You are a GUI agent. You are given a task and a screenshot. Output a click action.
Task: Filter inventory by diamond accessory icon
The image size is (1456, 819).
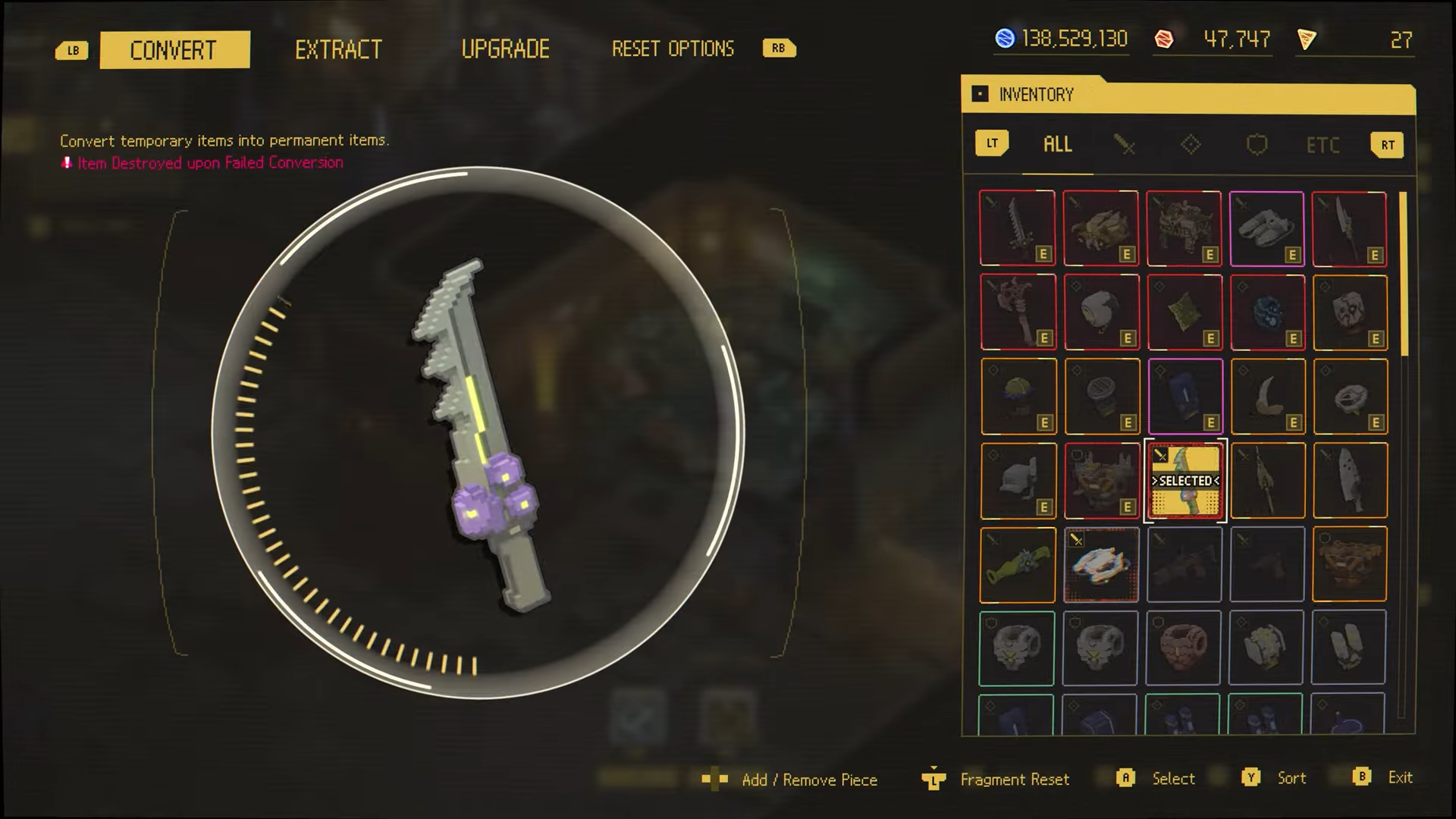click(1191, 145)
